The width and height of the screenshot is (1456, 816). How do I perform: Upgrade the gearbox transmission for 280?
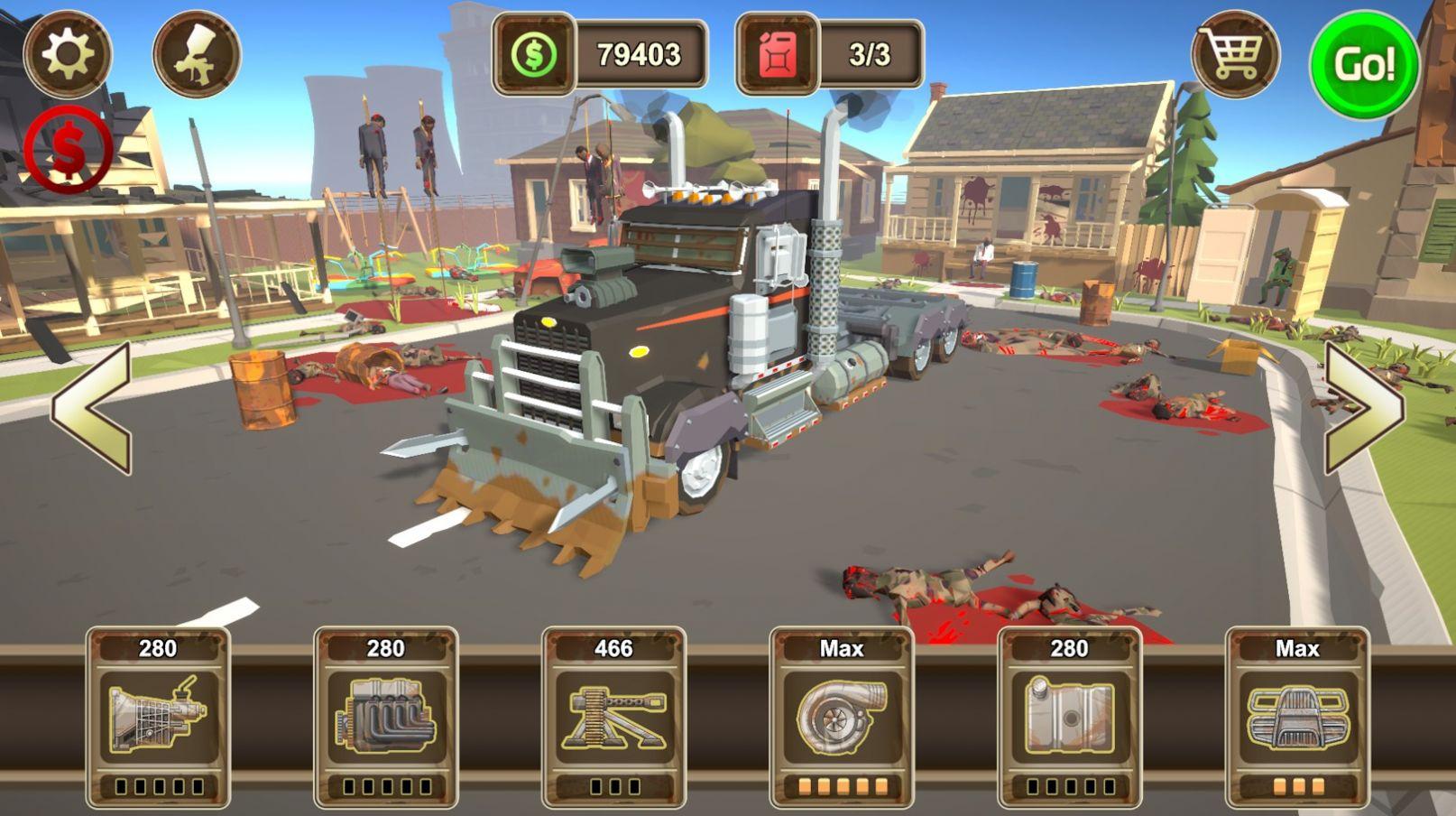[158, 718]
